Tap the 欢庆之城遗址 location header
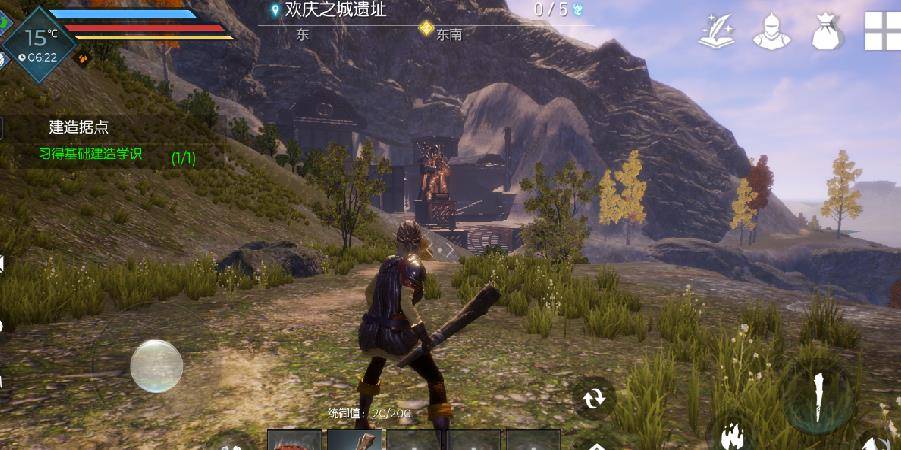The width and height of the screenshot is (901, 450). point(335,10)
